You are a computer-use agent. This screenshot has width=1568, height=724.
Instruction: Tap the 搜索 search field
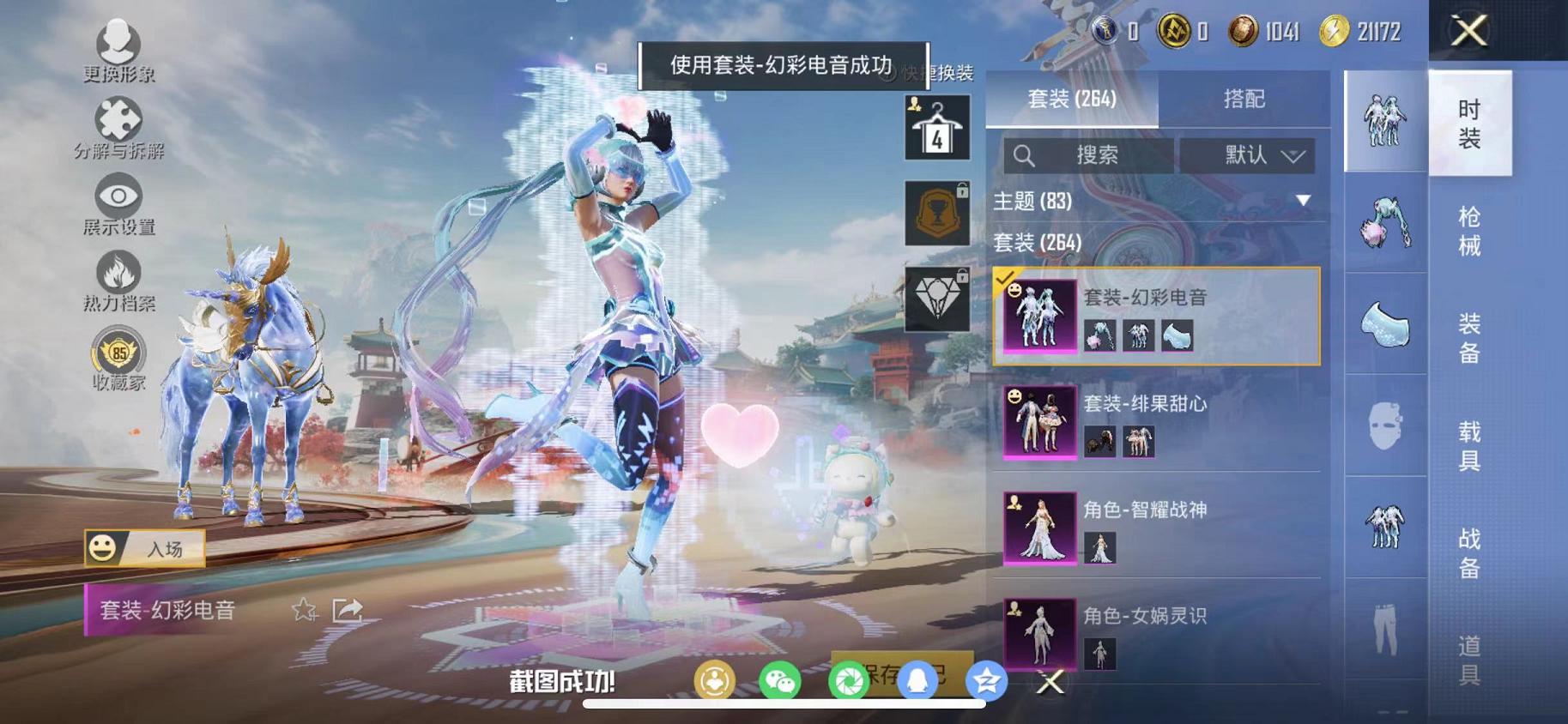pos(1090,155)
